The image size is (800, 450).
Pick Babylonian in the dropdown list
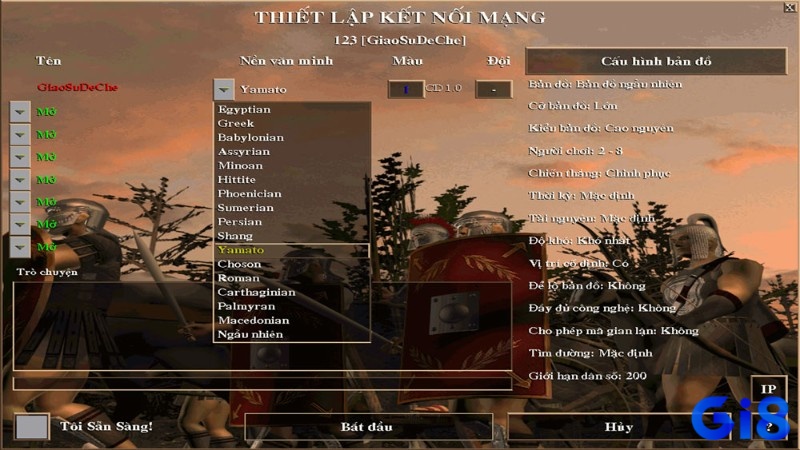pos(251,137)
